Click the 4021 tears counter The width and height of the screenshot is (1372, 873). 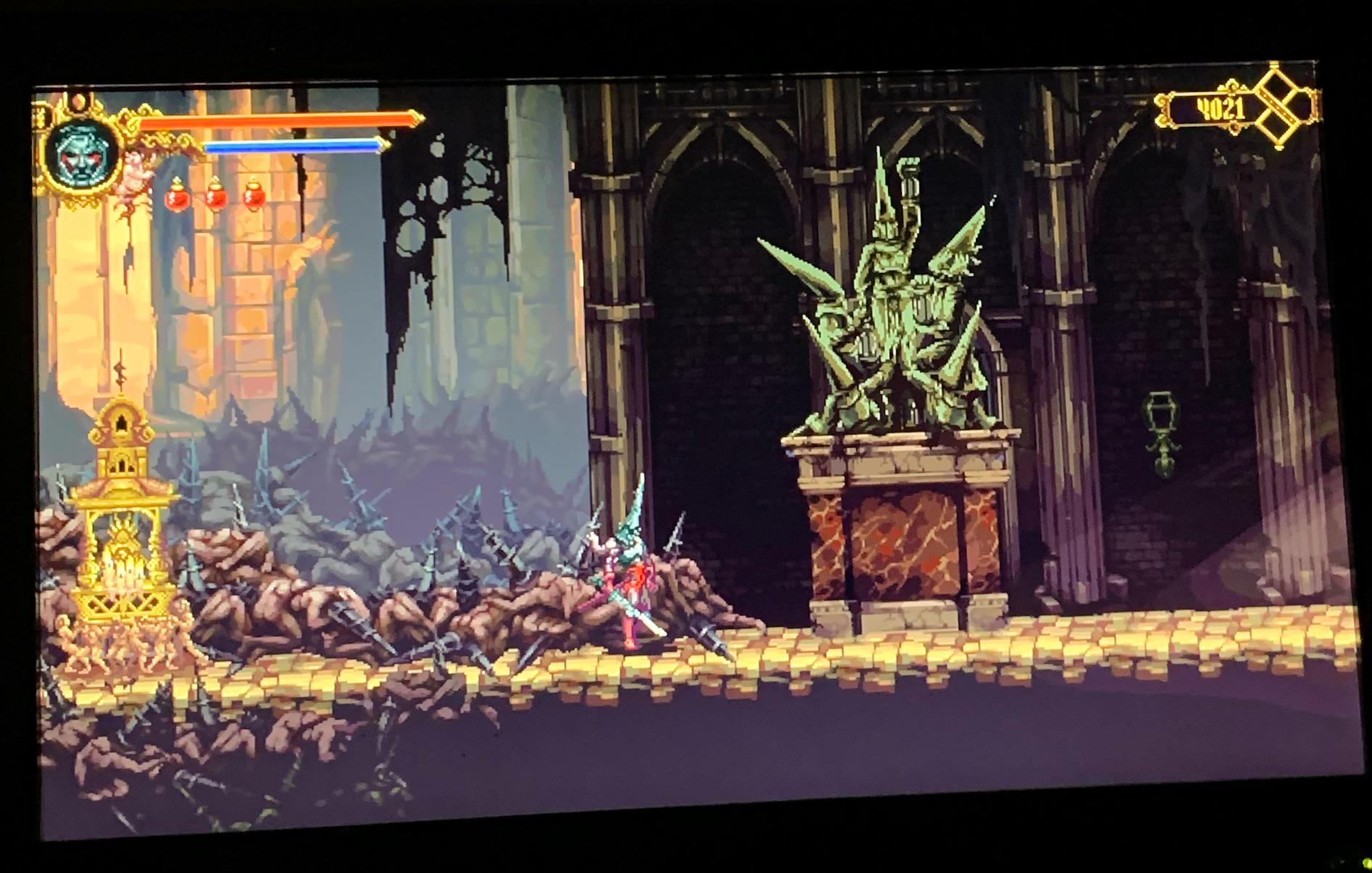tap(1220, 107)
